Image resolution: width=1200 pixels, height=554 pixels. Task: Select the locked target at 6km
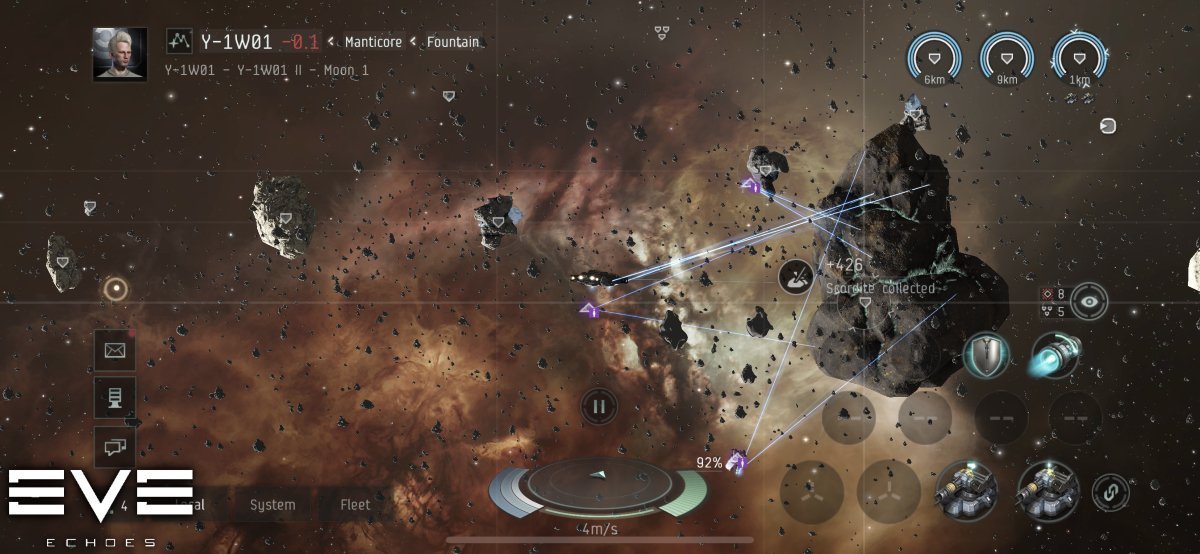point(935,58)
